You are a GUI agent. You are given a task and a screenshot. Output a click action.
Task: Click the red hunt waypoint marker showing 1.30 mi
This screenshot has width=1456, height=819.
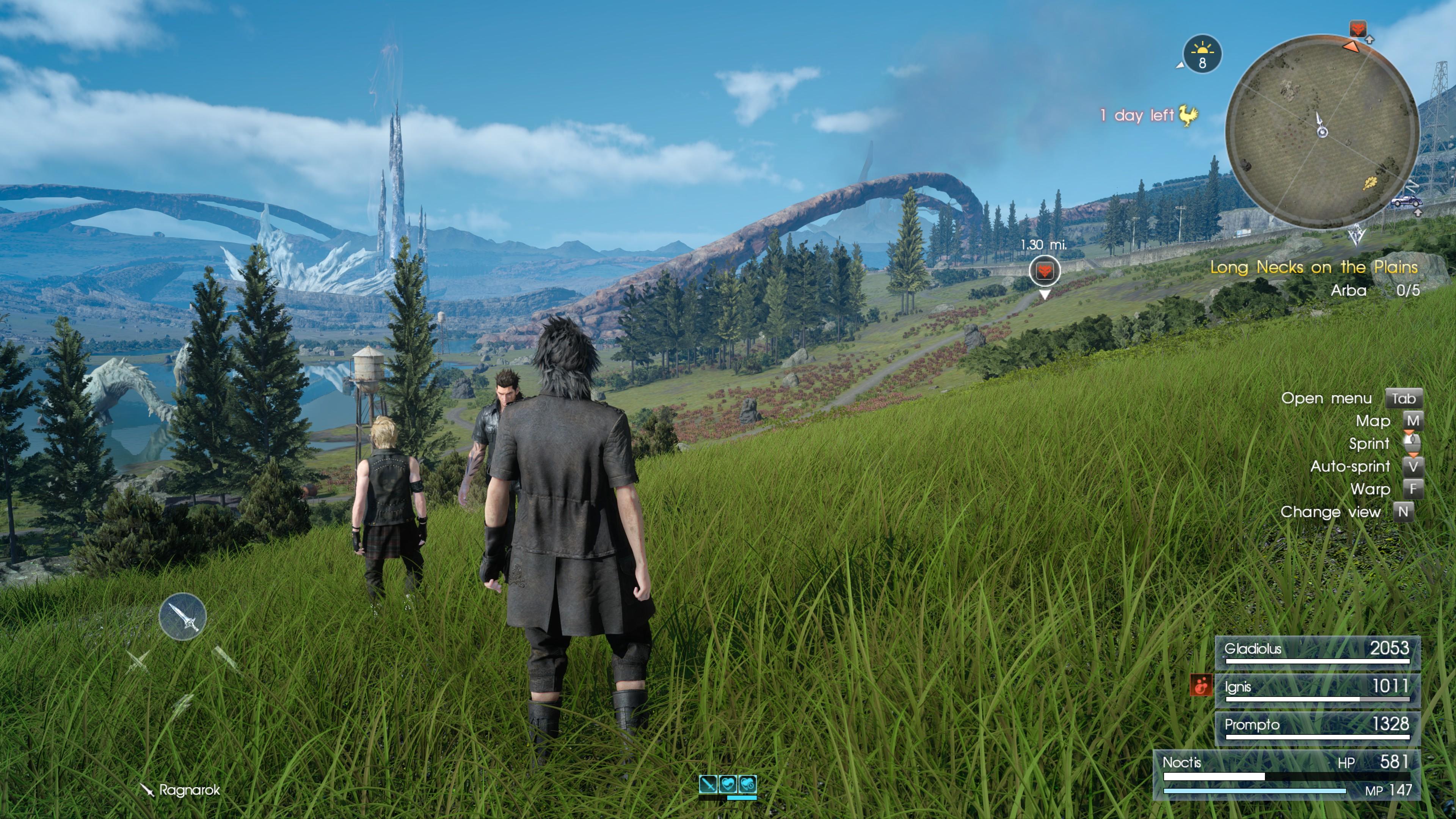click(1044, 271)
